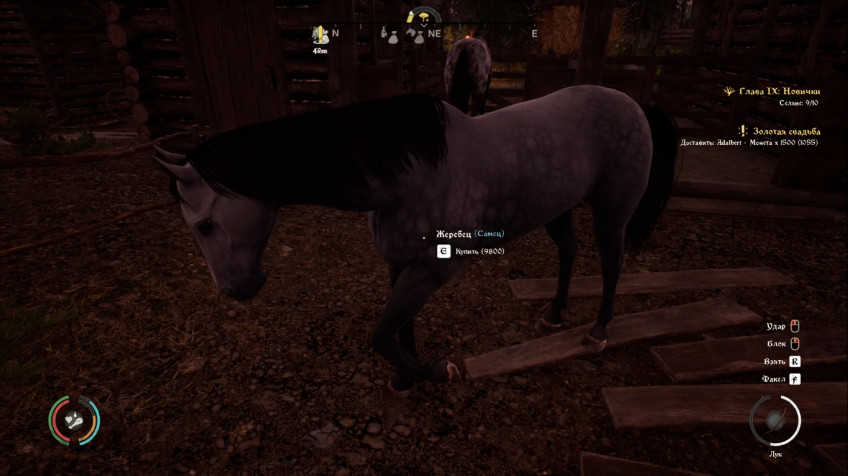Click the season dial above the compass
Screen dimensions: 848x476
tap(424, 15)
